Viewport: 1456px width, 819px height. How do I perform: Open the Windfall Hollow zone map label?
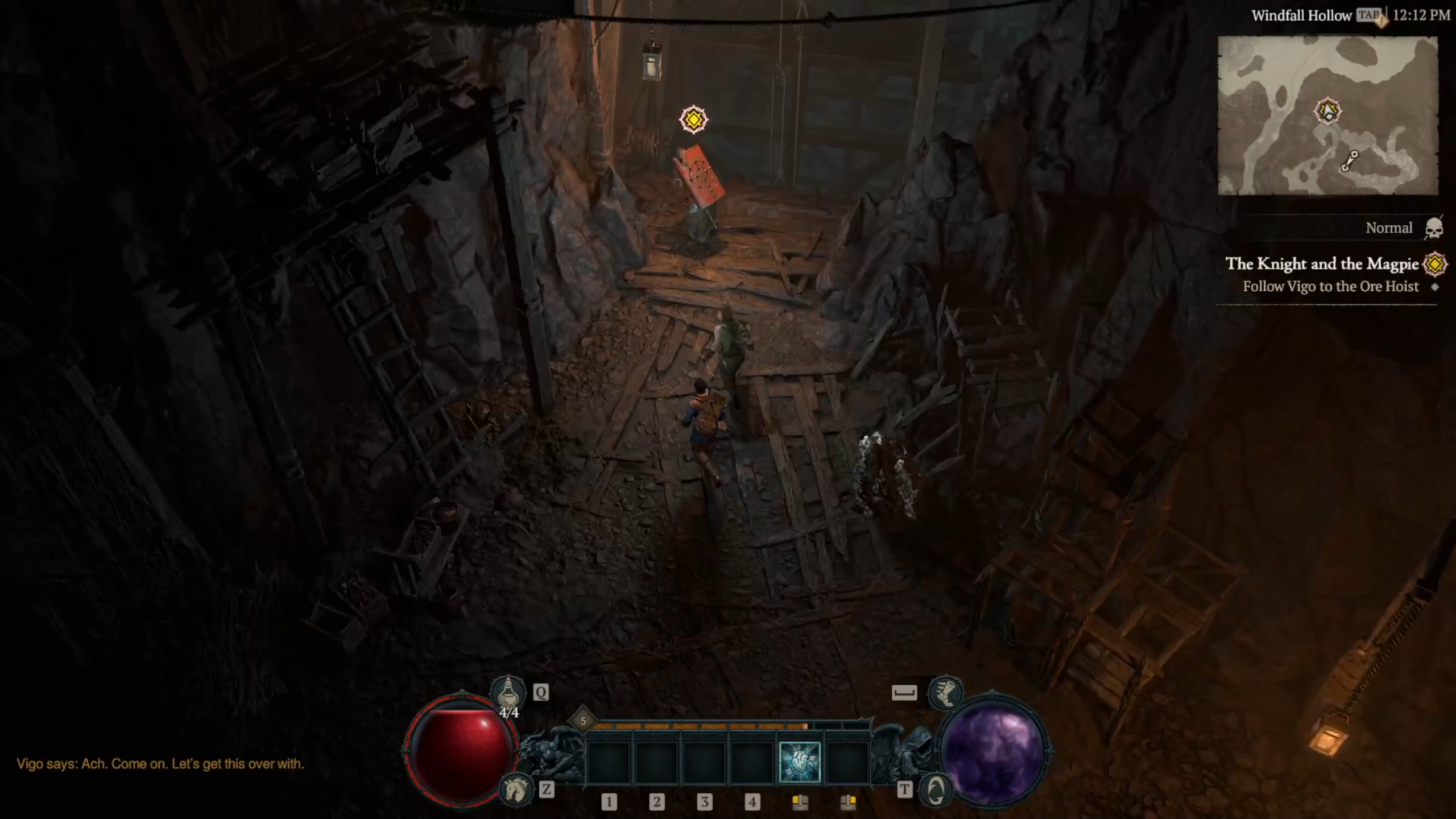pos(1301,16)
